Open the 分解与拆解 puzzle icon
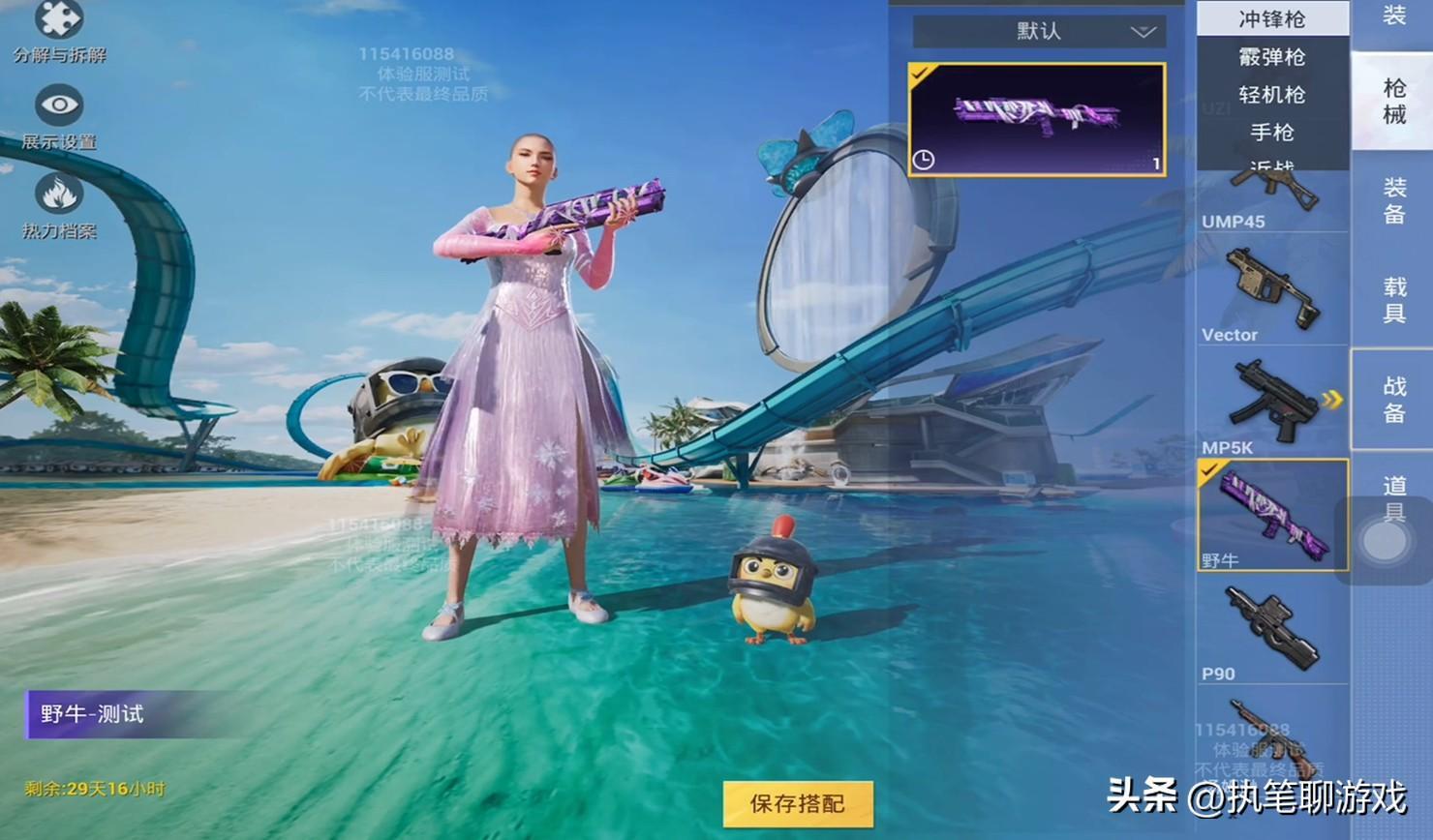 (x=59, y=21)
